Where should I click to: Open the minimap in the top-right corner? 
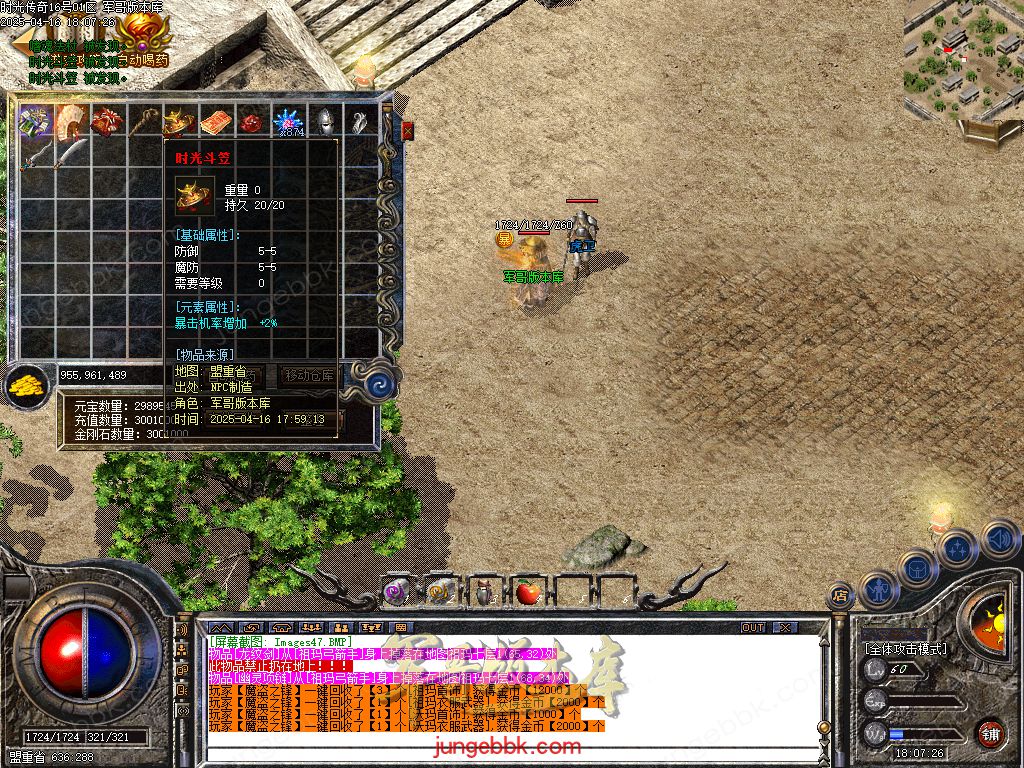(961, 60)
